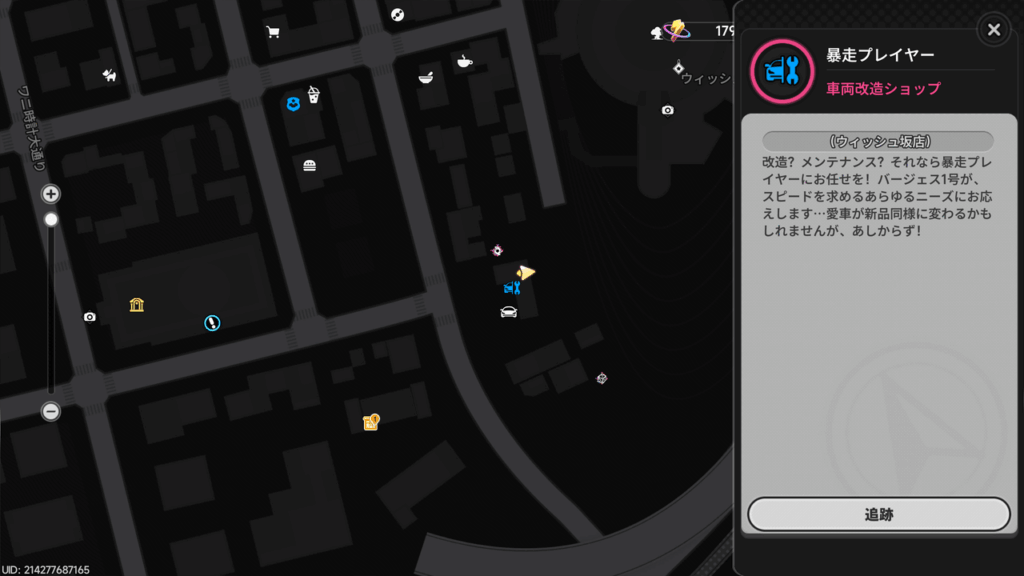Select the shopping cart map marker
1024x576 pixels.
click(x=273, y=32)
